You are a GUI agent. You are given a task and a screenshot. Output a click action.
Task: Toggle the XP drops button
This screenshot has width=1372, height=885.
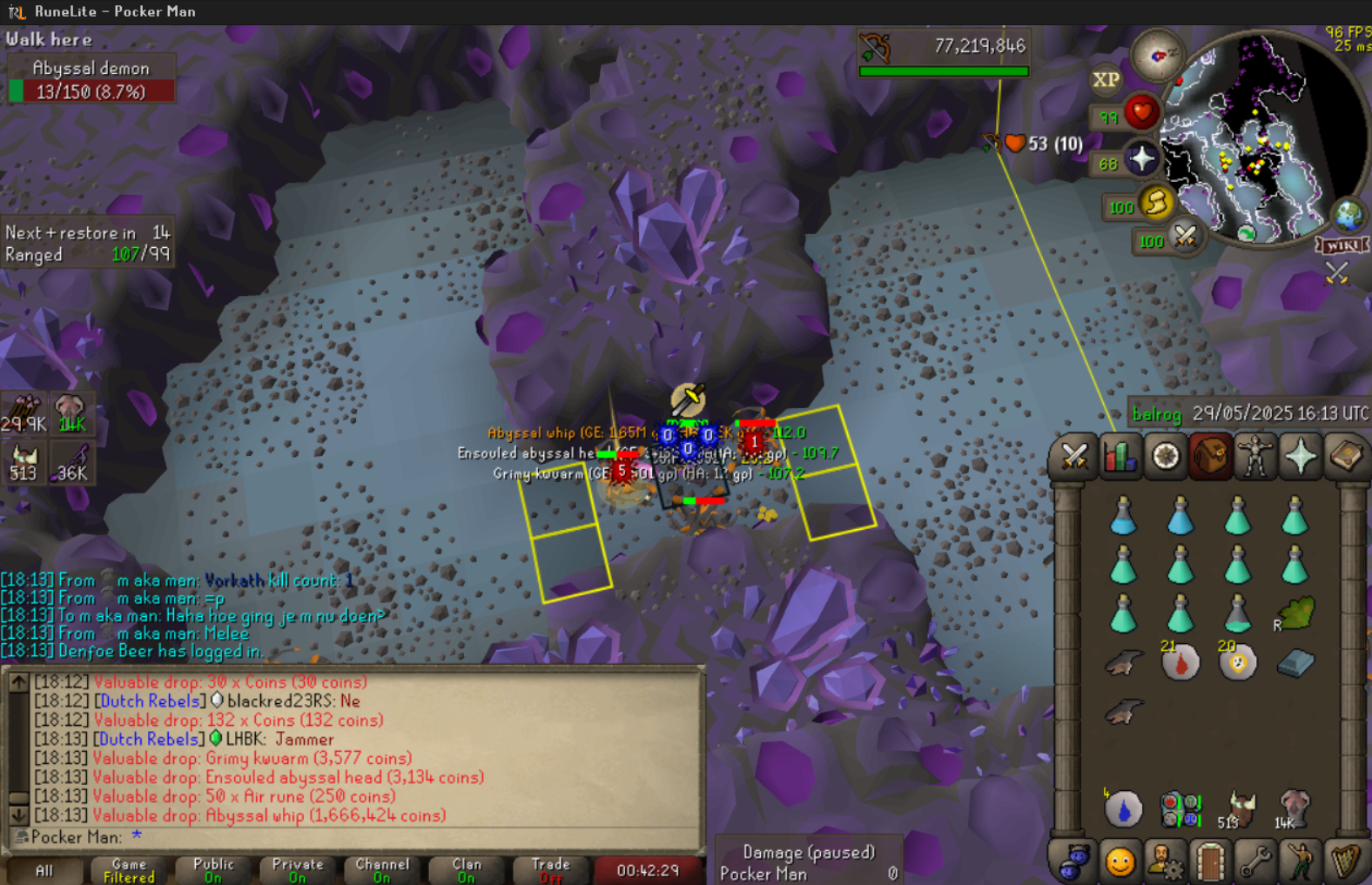(x=1106, y=80)
